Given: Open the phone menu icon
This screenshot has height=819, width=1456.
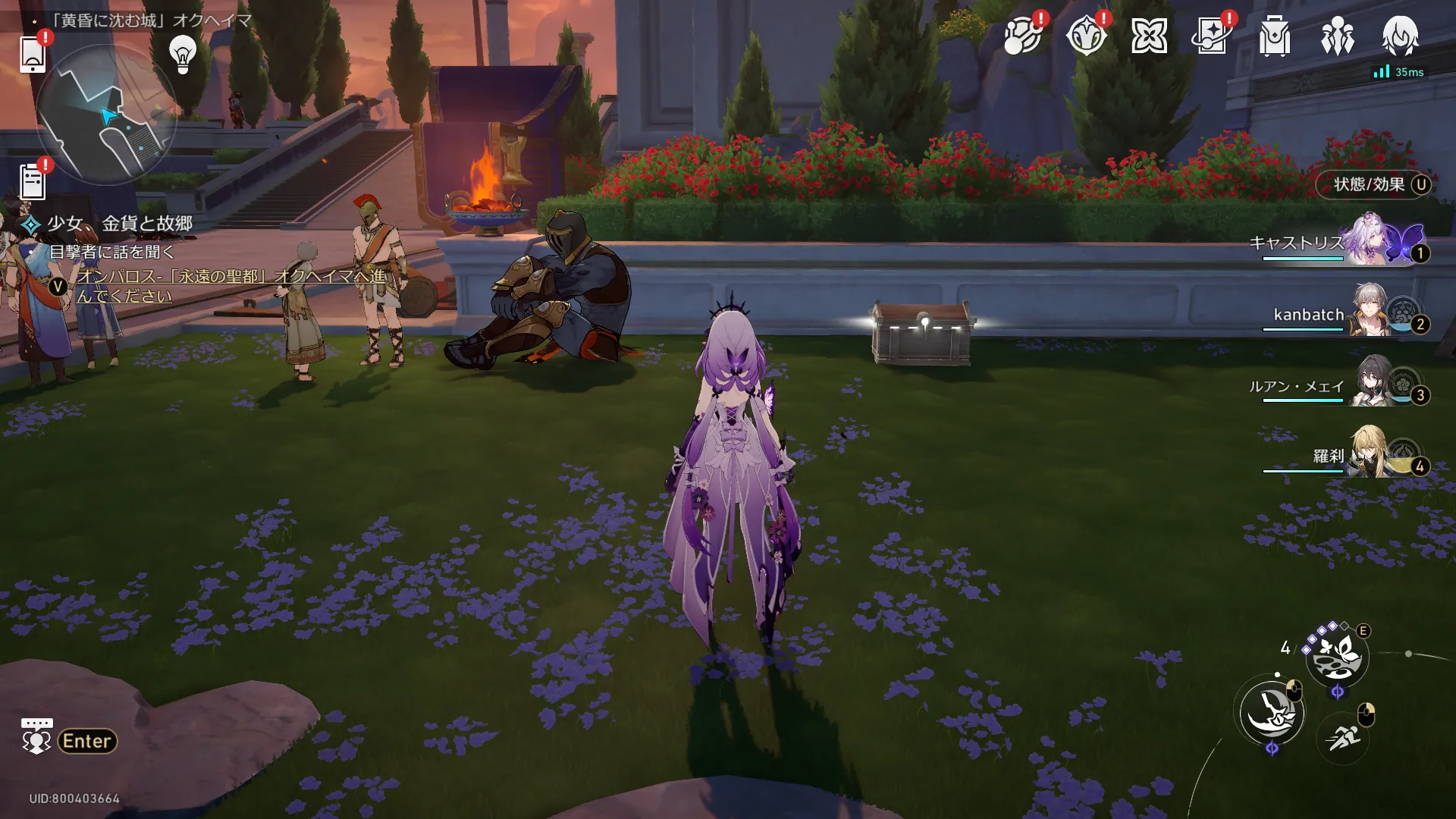Looking at the screenshot, I should pos(33,54).
